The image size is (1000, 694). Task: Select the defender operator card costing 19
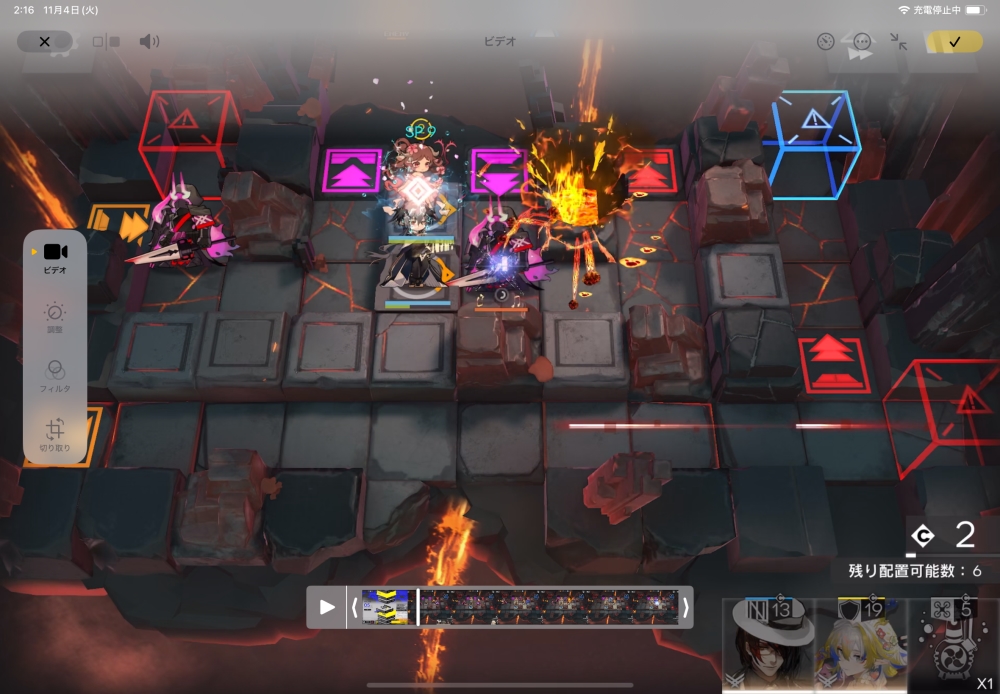click(x=860, y=646)
